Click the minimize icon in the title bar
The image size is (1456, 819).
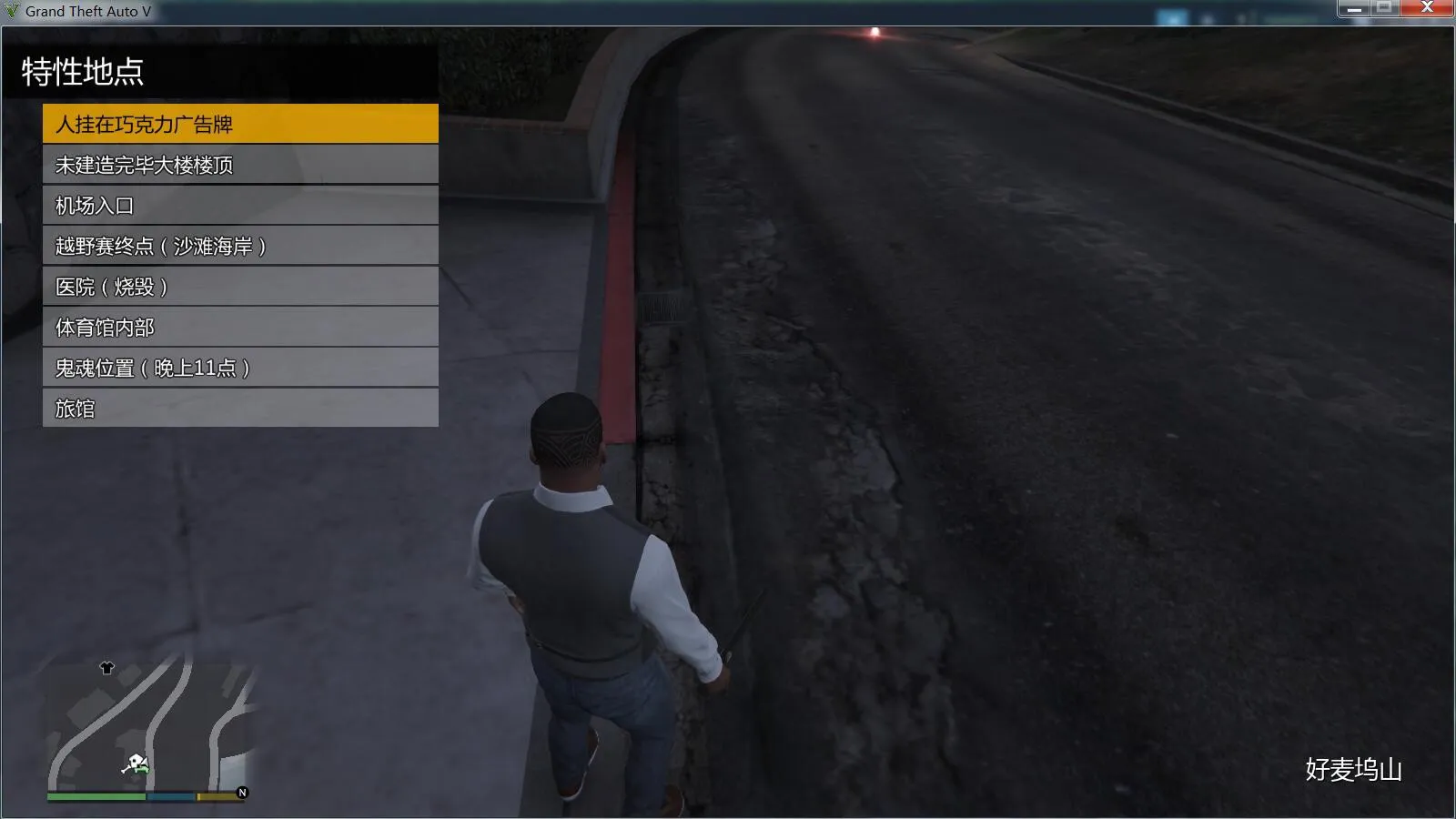1356,7
